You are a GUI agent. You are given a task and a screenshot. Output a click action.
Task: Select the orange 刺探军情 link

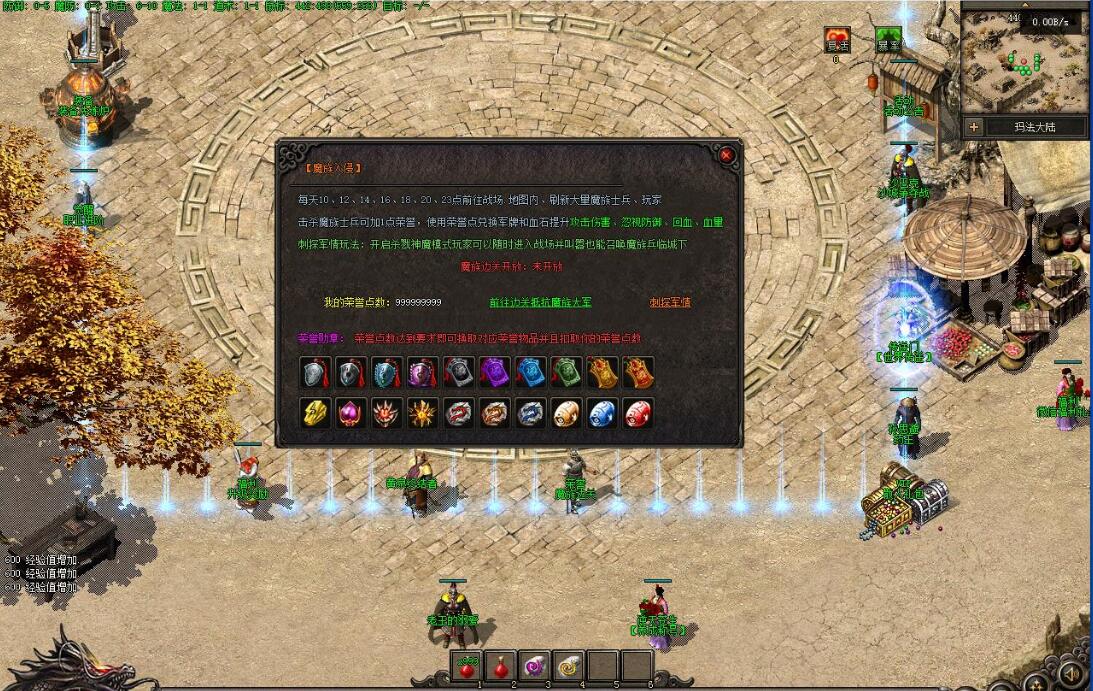pos(670,302)
